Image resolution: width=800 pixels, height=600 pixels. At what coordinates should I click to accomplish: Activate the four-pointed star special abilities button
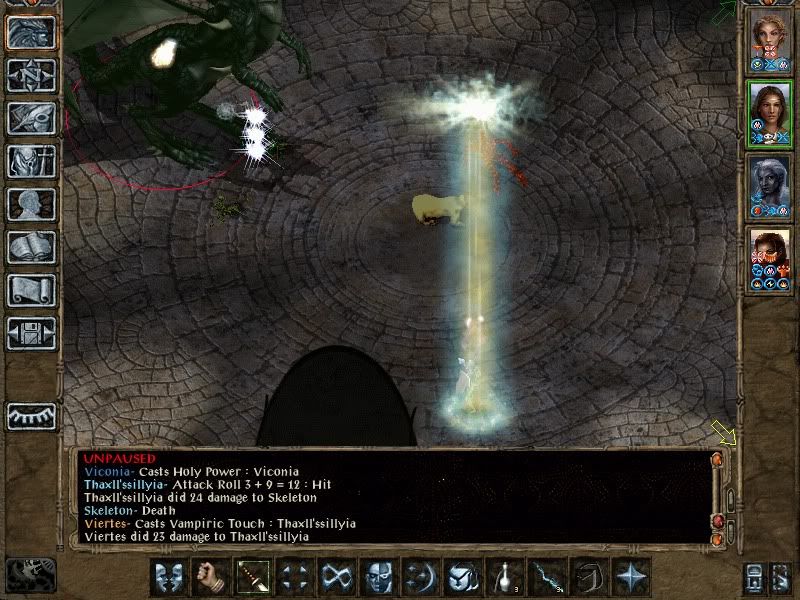[630, 577]
